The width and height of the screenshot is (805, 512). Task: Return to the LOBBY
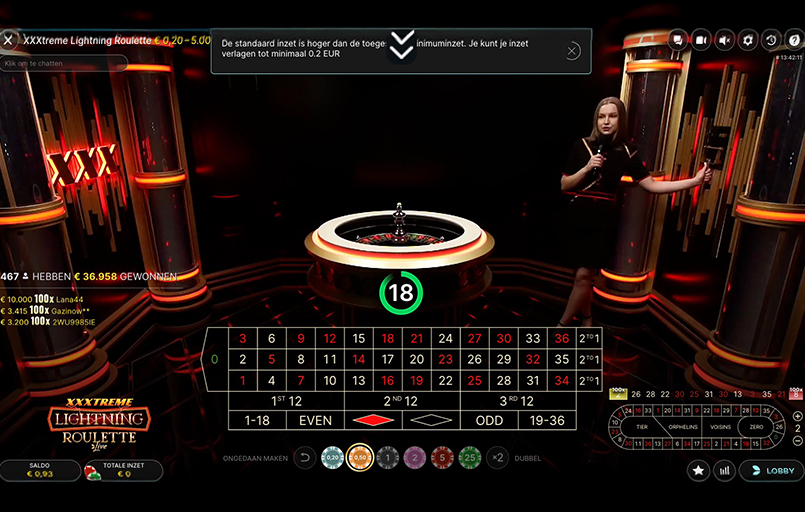(771, 470)
